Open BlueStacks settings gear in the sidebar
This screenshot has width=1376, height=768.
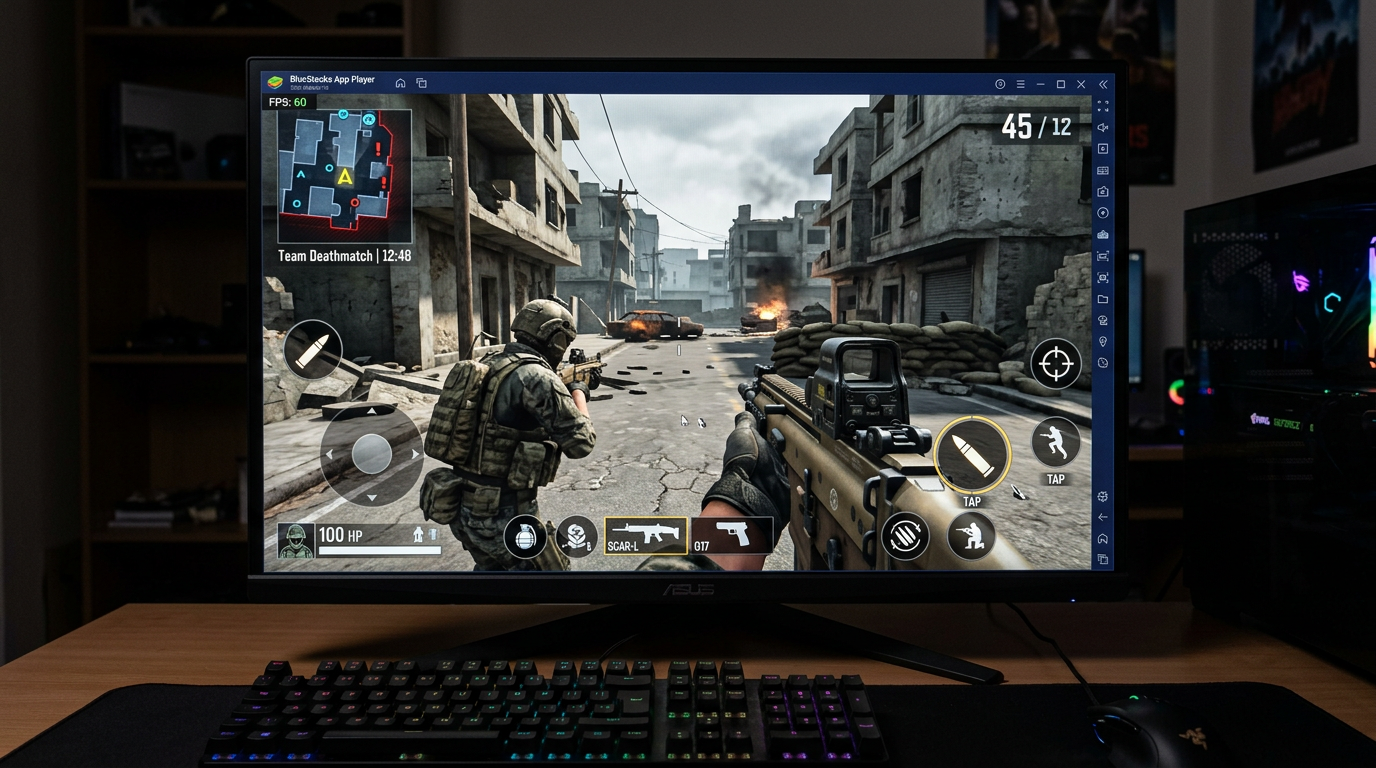pyautogui.click(x=1101, y=496)
